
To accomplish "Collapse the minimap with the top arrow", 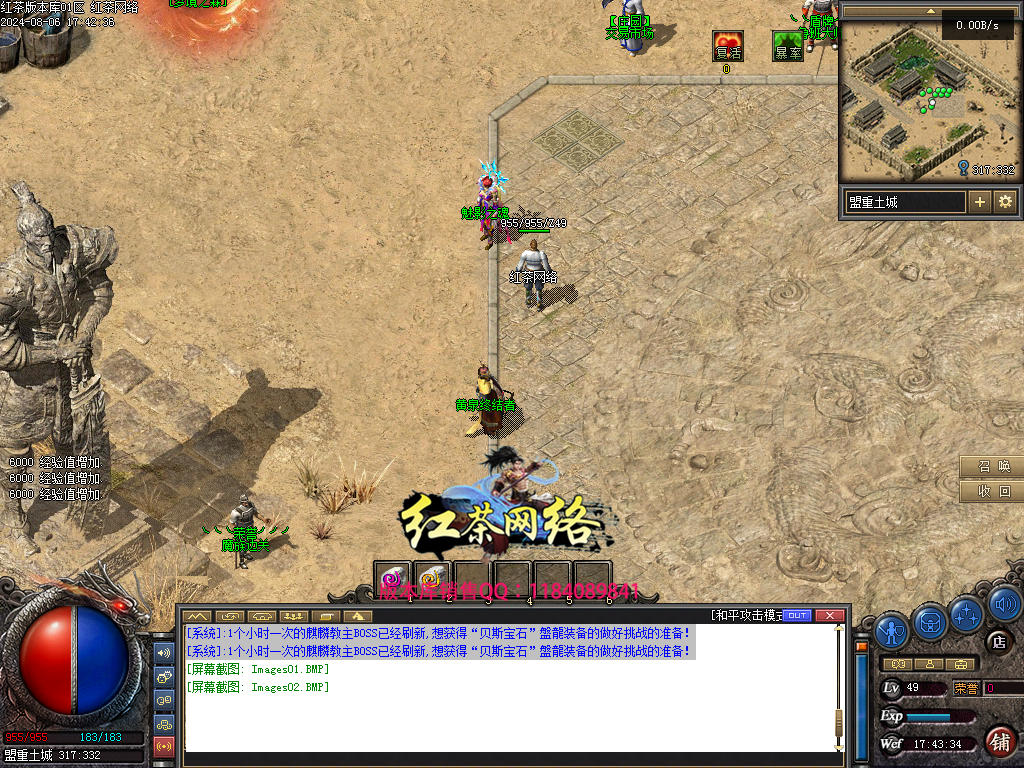I will pos(931,11).
